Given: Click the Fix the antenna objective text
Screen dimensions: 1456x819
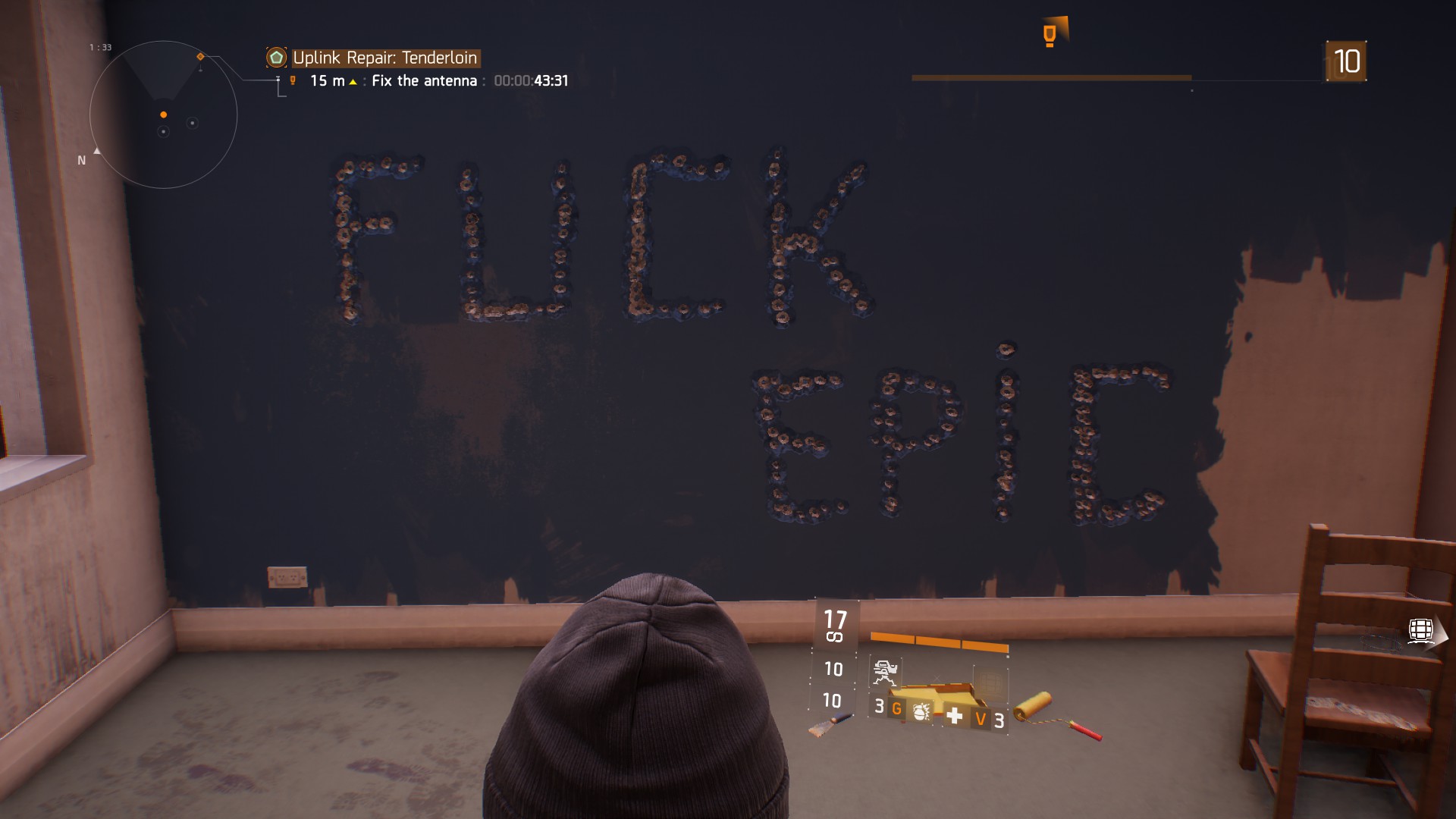Looking at the screenshot, I should [x=423, y=80].
